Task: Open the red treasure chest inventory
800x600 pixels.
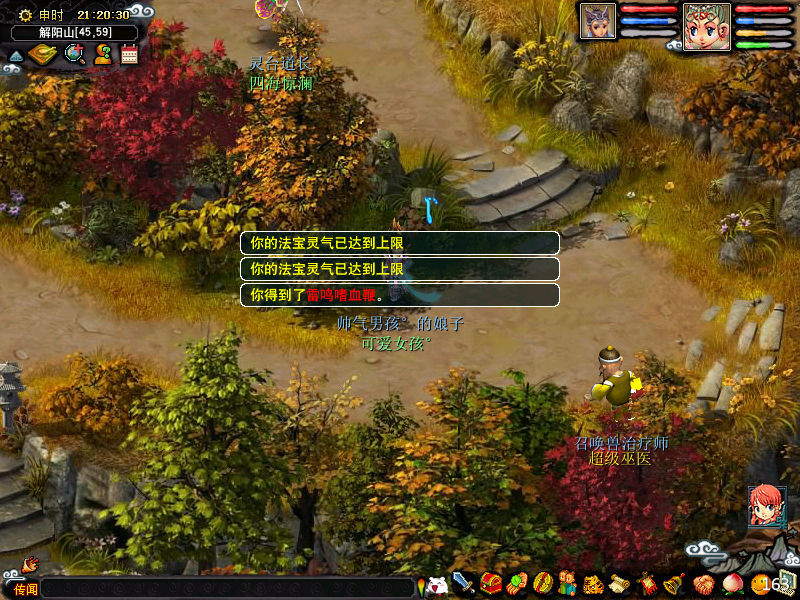Action: (x=490, y=583)
